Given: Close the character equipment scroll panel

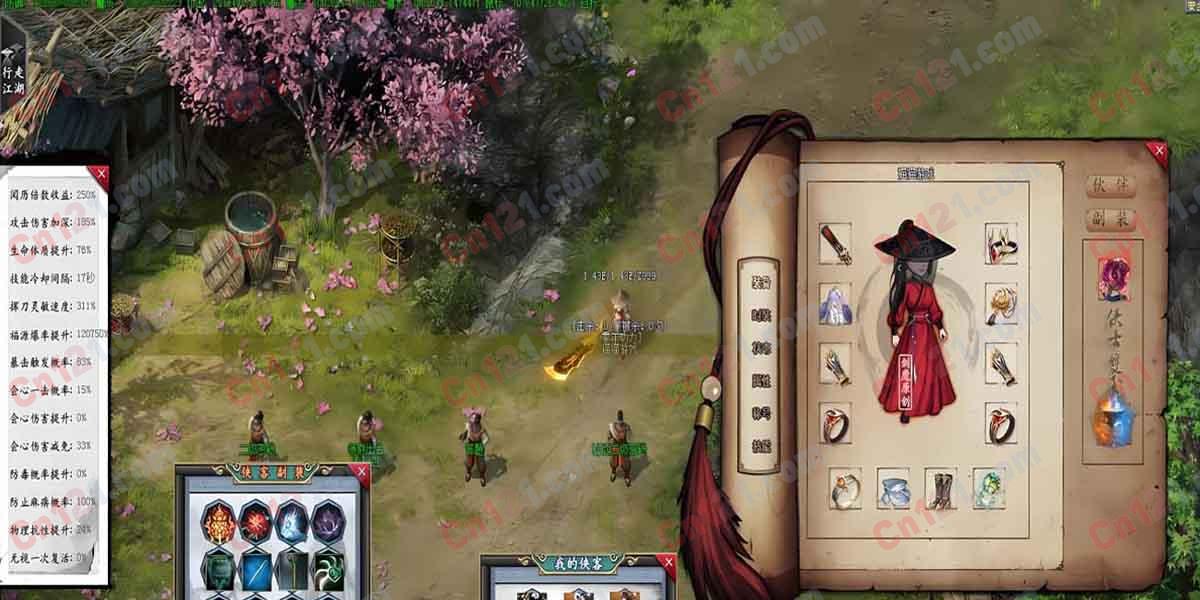Looking at the screenshot, I should tap(1159, 151).
